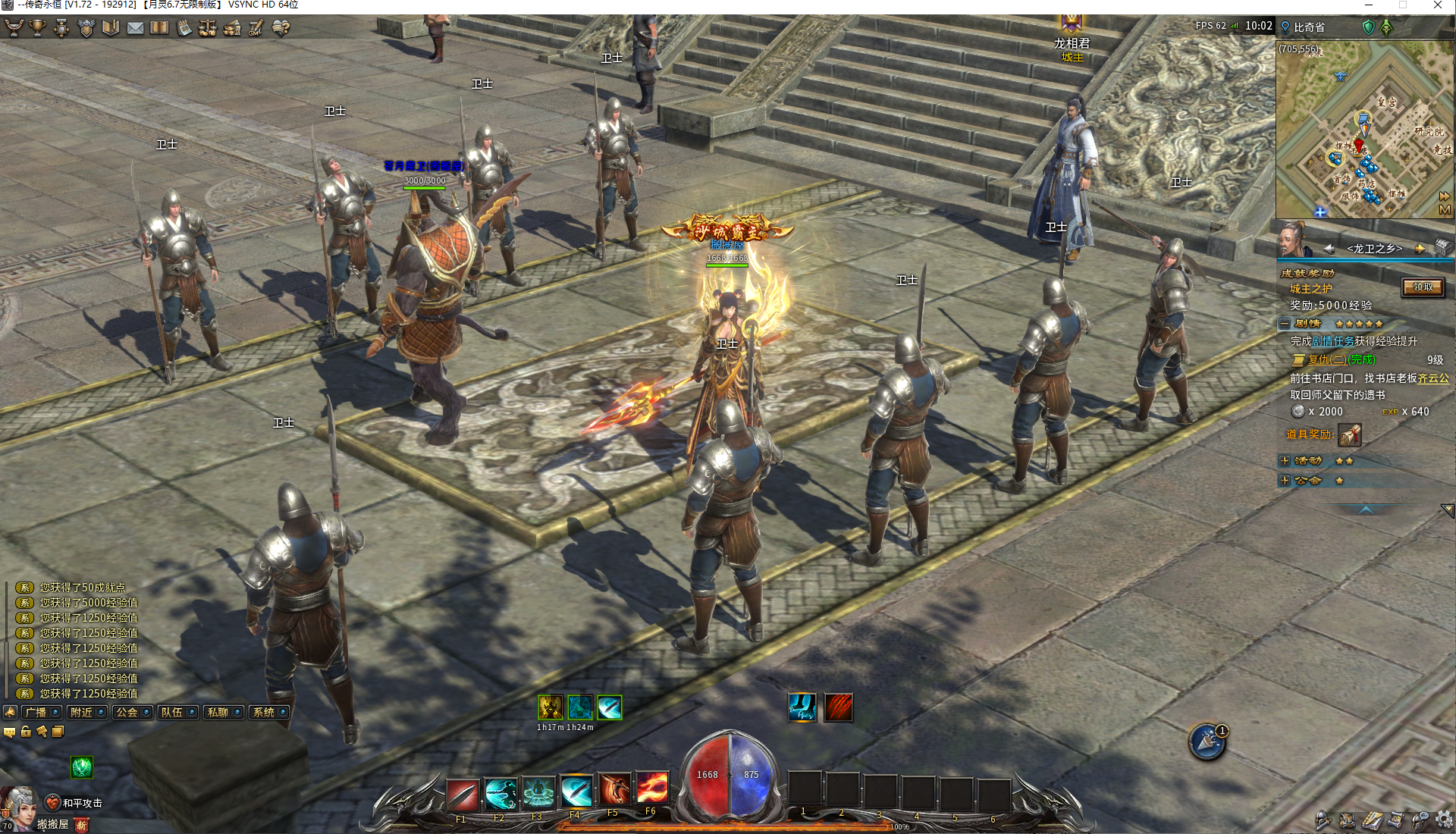Claim the achievement reward with 领取 button
1456x834 pixels.
1423,287
